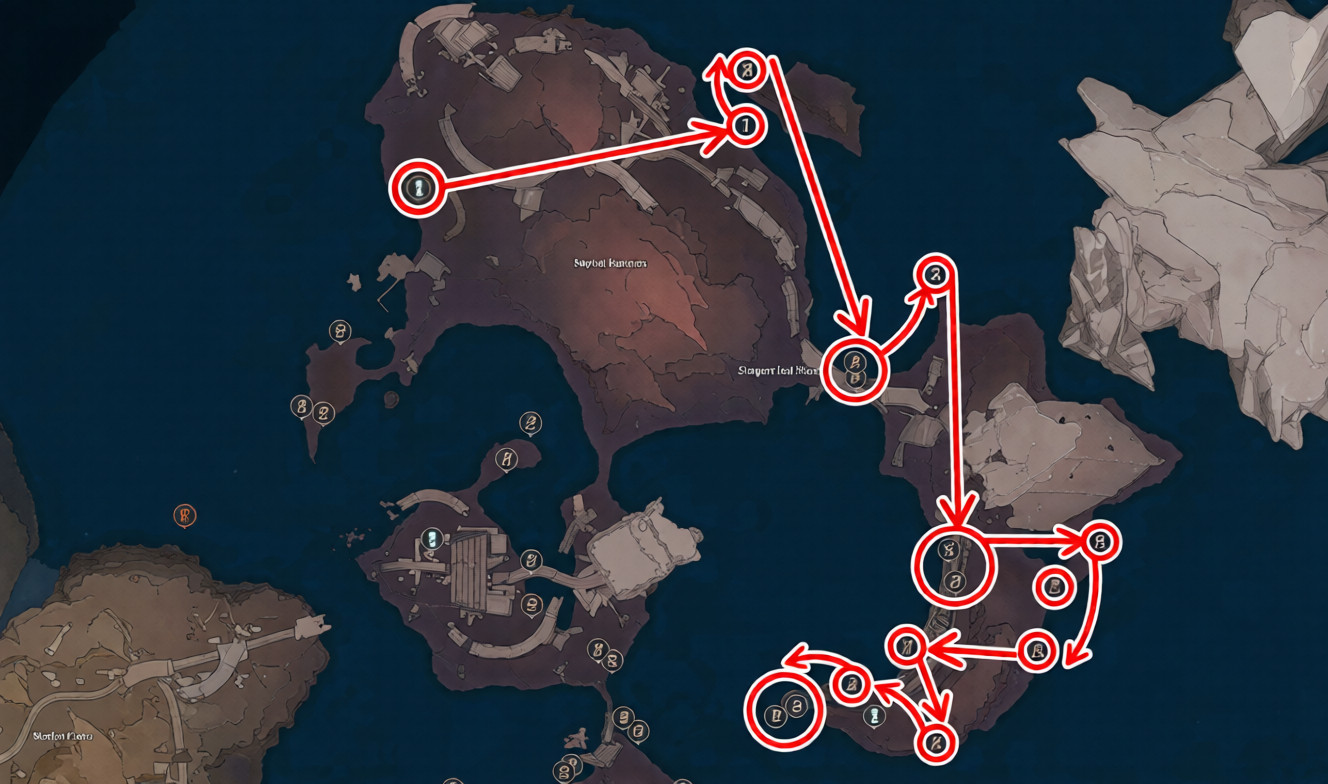Choose the blue waypoint on the southeastern island tip
Viewport: 1328px width, 784px height.
(x=875, y=716)
